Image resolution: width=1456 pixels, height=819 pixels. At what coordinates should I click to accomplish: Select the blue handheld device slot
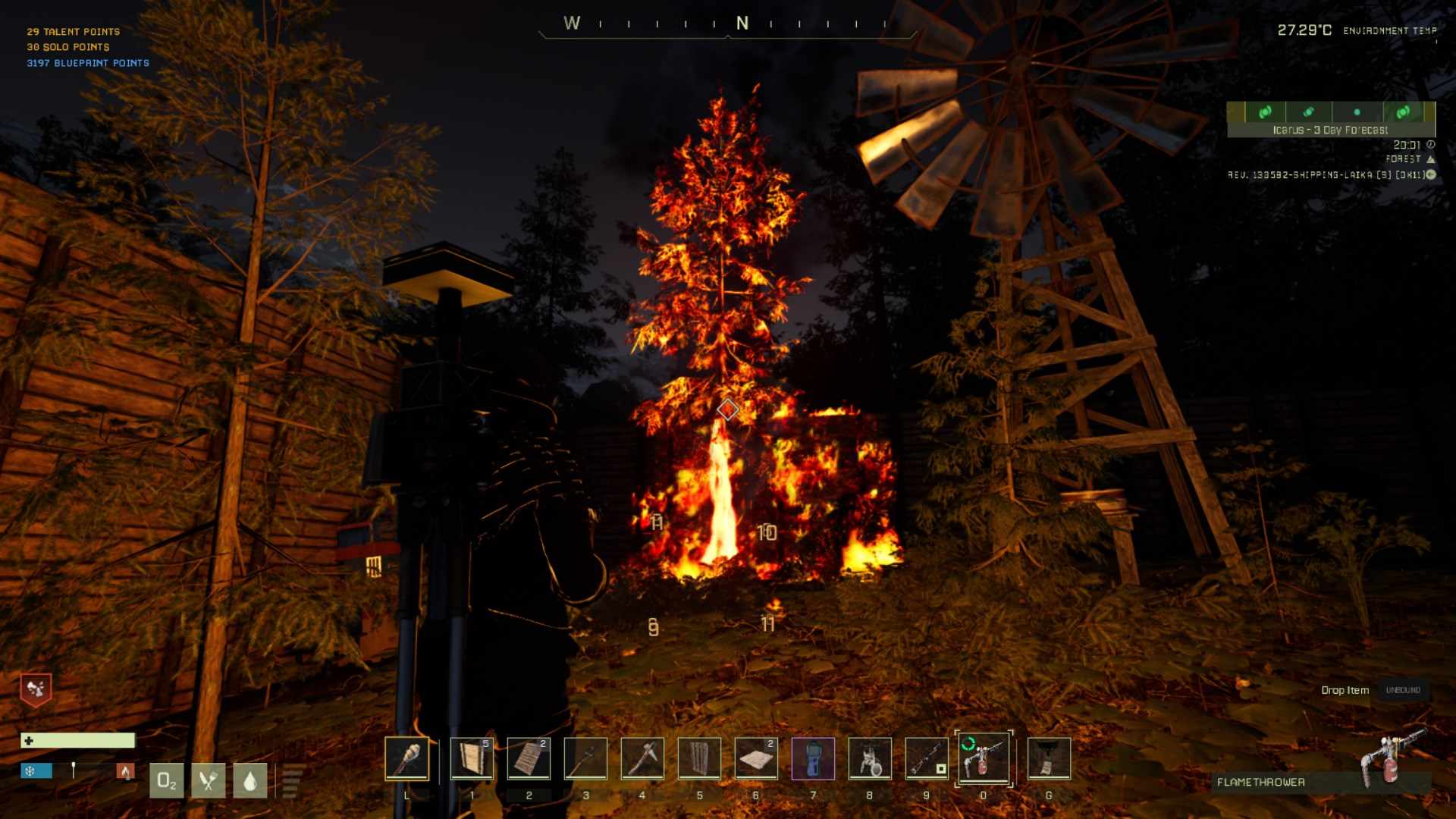click(x=813, y=758)
